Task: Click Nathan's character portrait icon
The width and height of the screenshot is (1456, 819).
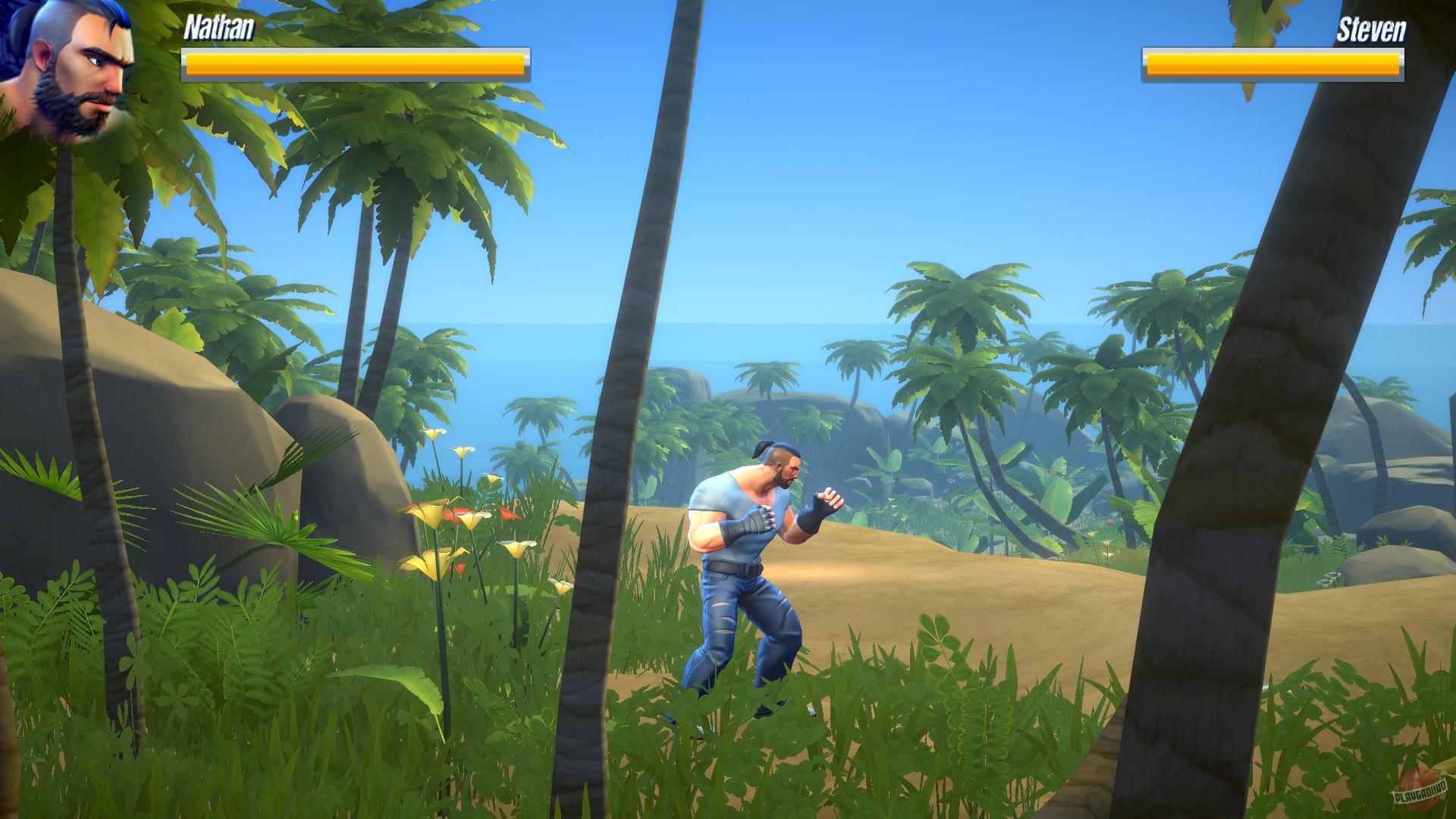Action: coord(72,72)
